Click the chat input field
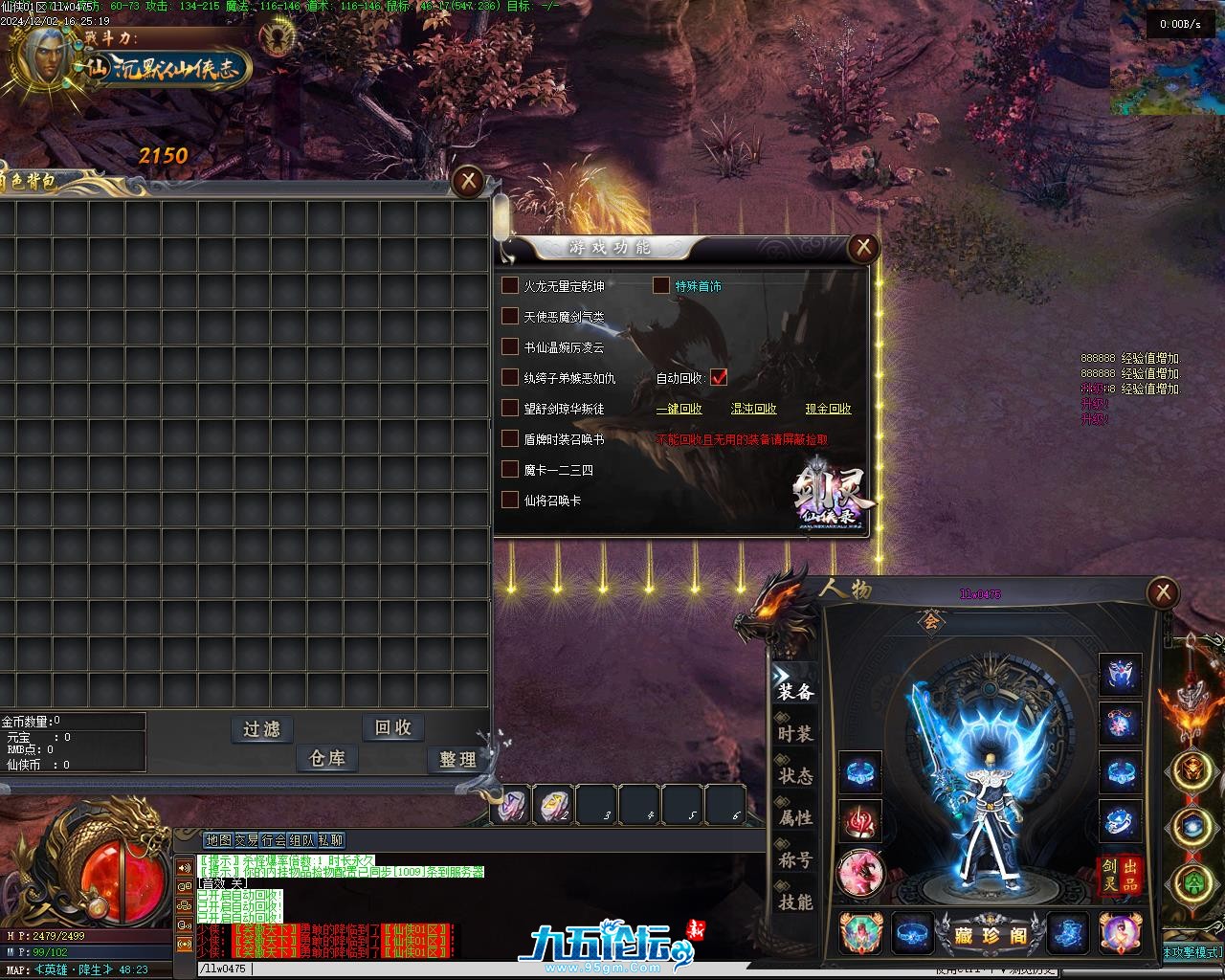 (x=383, y=969)
